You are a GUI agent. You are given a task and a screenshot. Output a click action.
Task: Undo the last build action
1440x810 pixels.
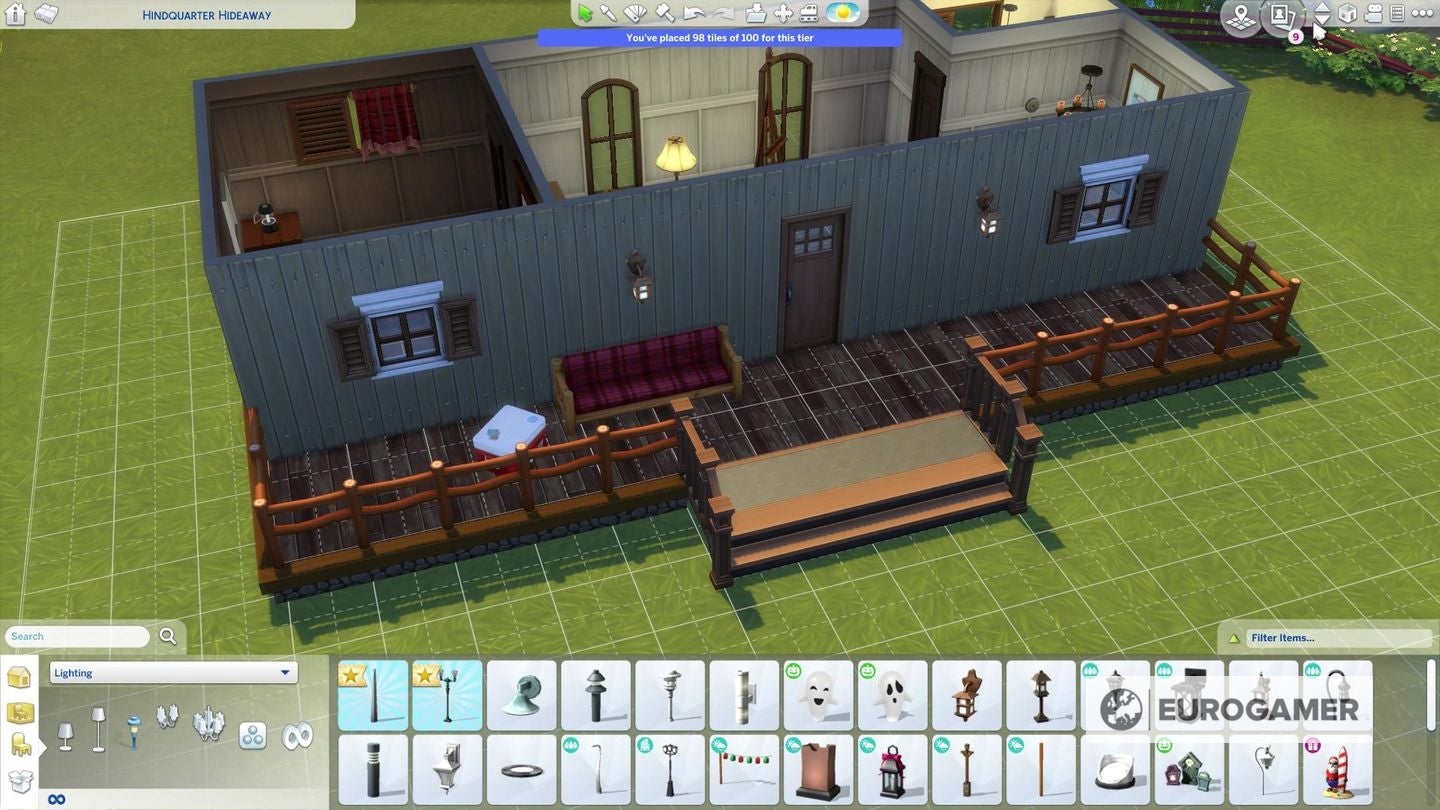coord(691,13)
